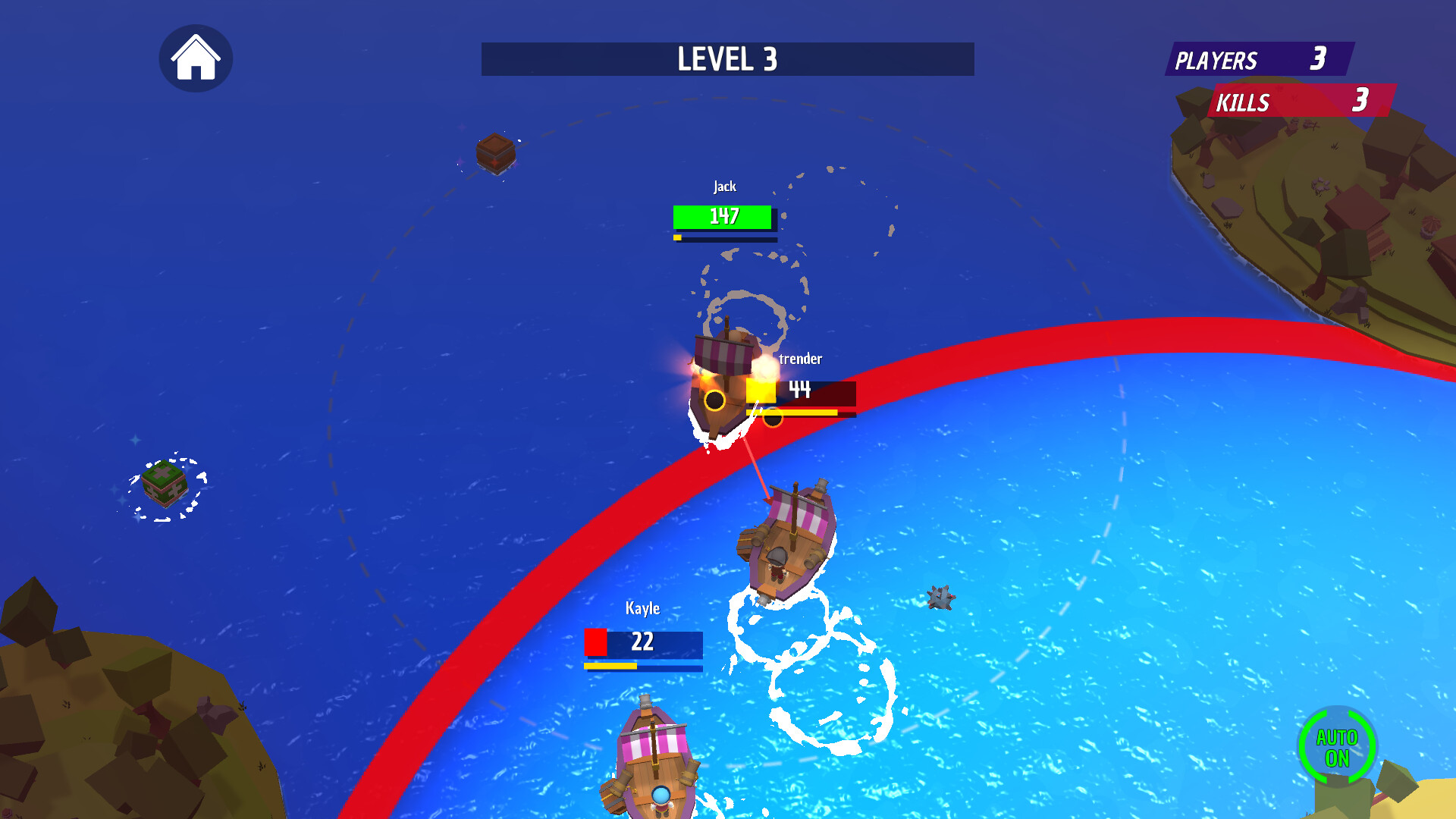Open the LEVEL 3 header details
This screenshot has height=819, width=1456.
click(x=726, y=60)
